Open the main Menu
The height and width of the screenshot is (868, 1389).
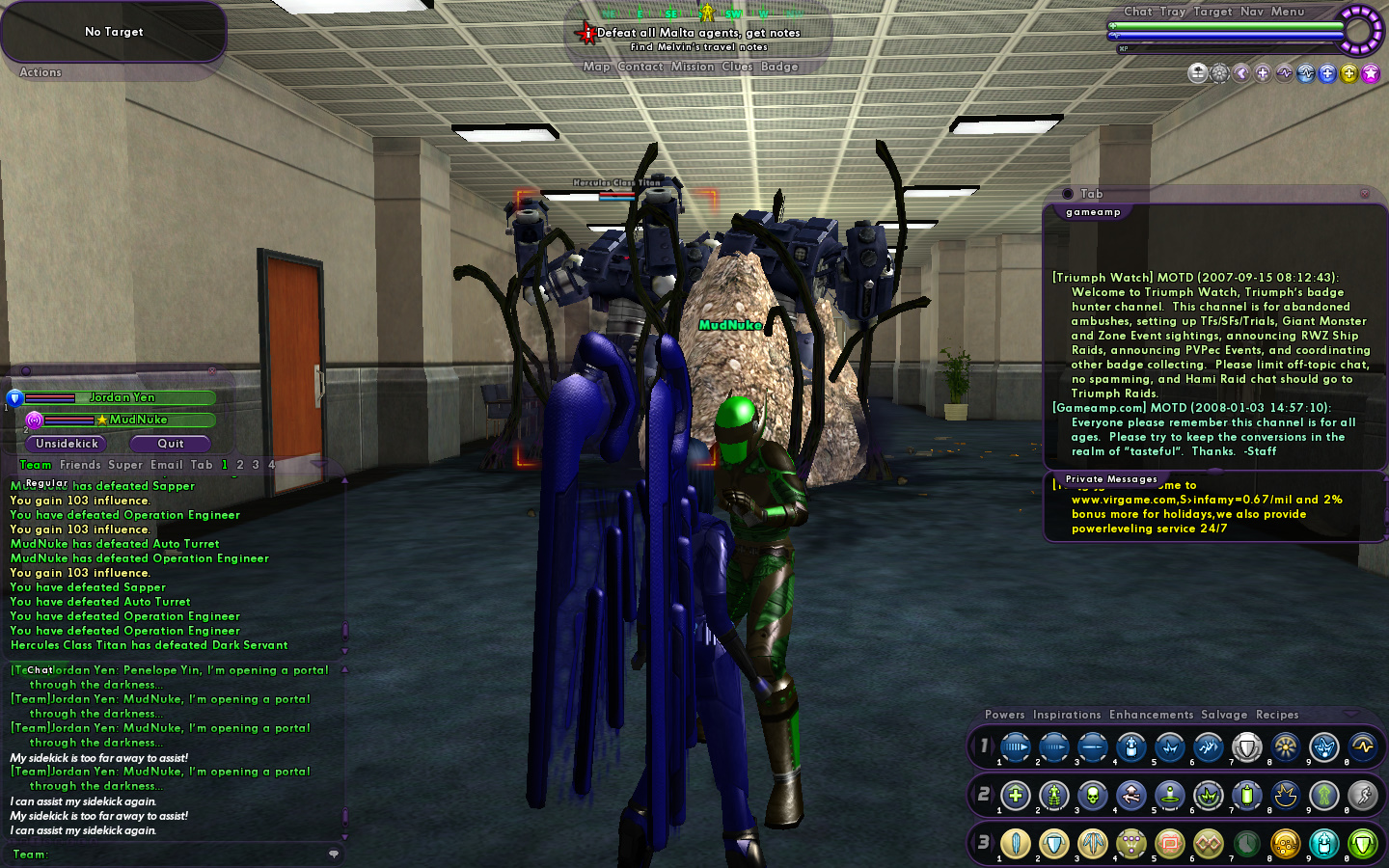(1287, 12)
